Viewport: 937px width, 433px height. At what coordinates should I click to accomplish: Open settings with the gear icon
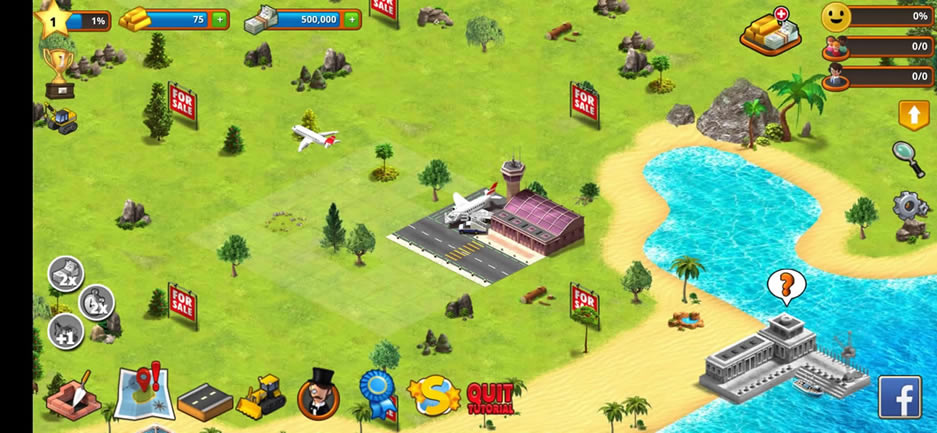(x=909, y=208)
